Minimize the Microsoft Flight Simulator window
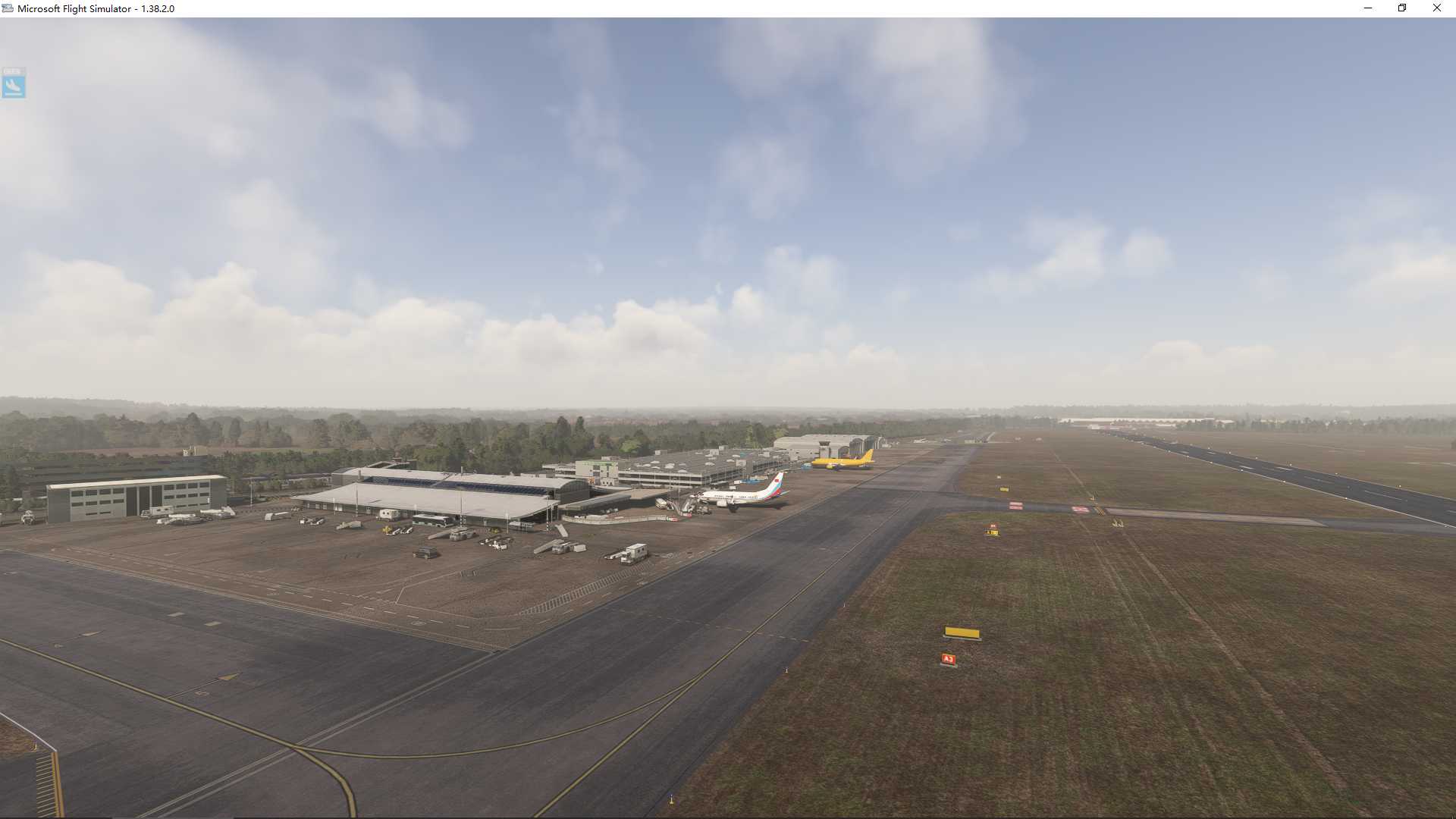Viewport: 1456px width, 819px height. click(1367, 8)
